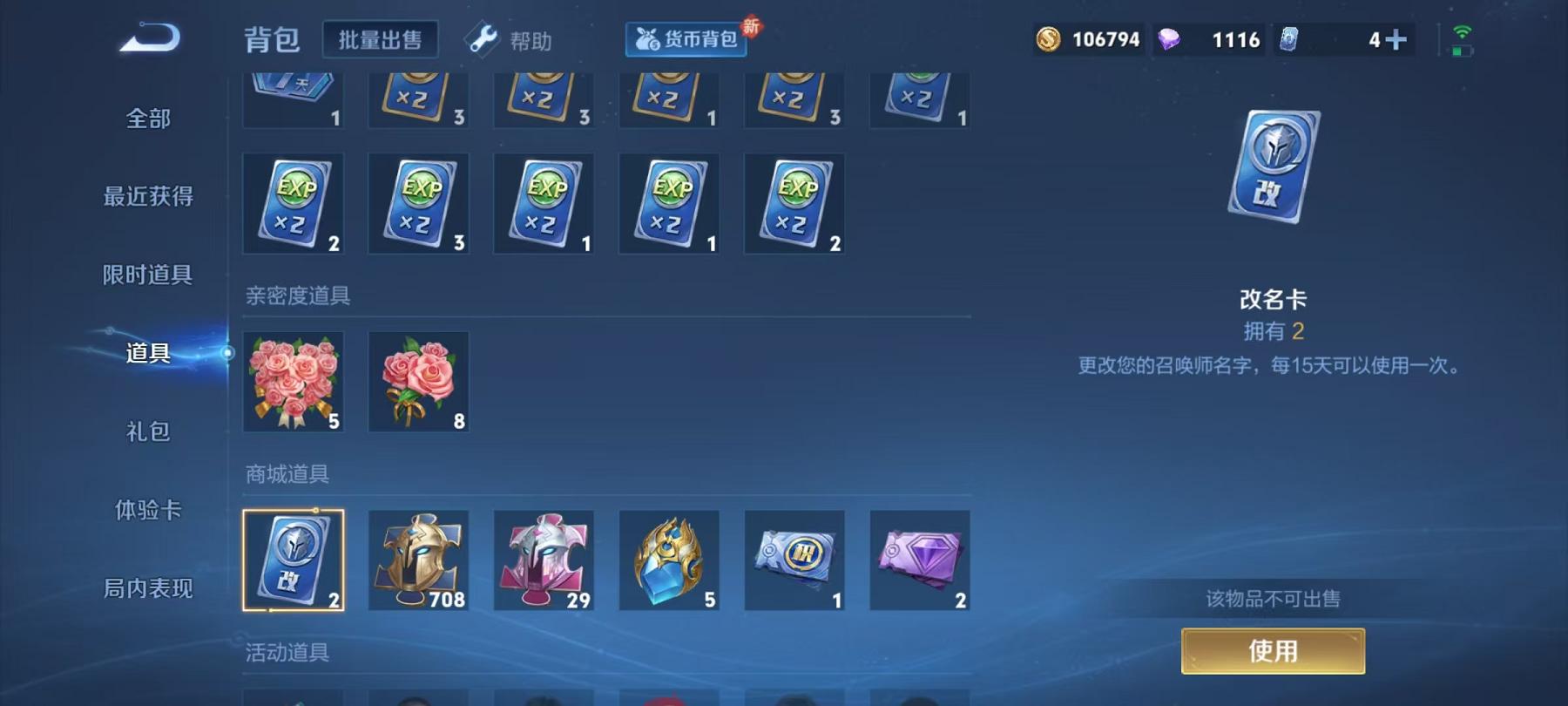
Task: Select the silver voucher ticket item
Action: 794,560
